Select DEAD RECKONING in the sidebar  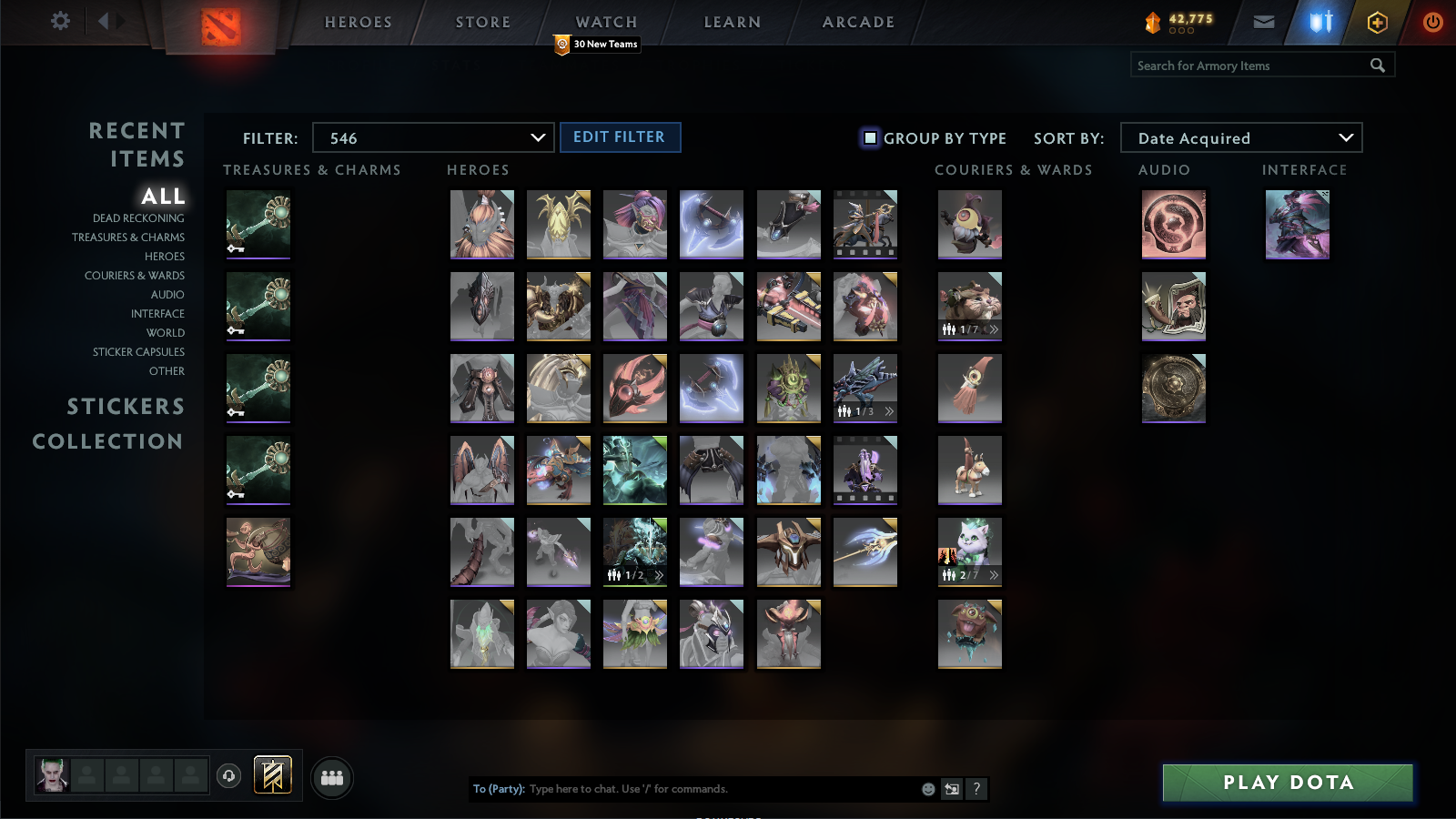pyautogui.click(x=137, y=217)
